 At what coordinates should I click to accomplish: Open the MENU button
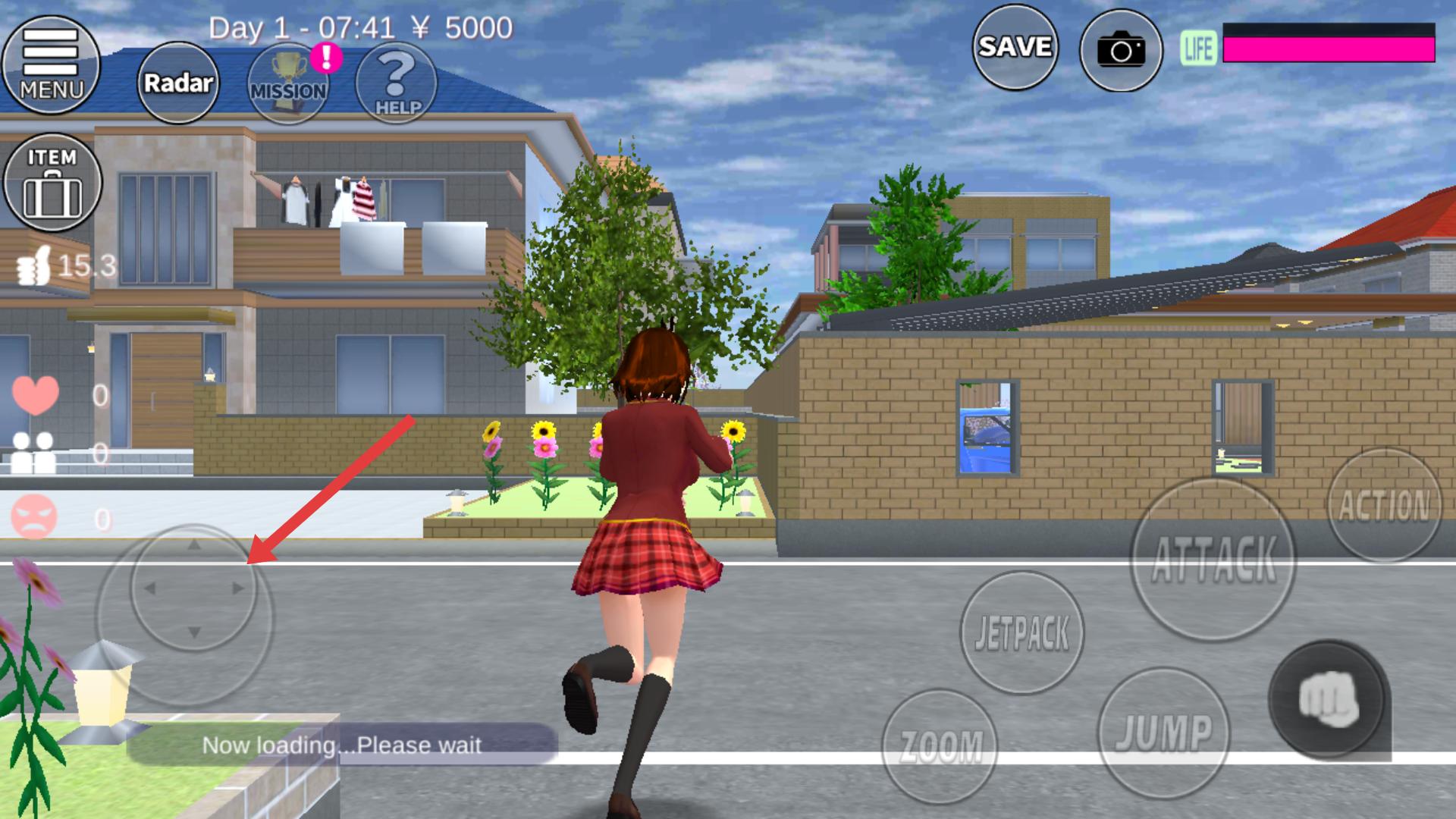point(52,64)
